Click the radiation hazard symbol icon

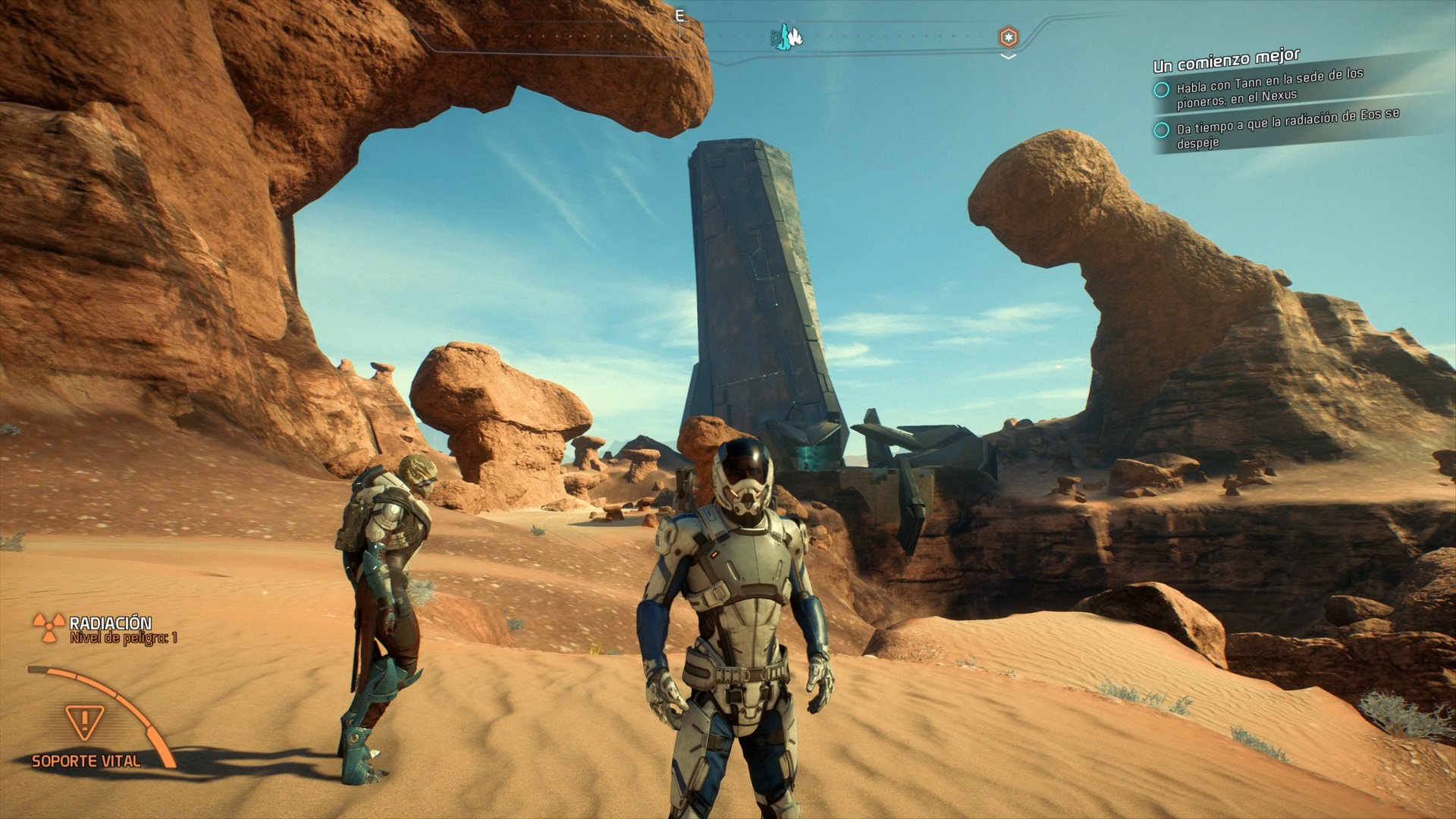(49, 626)
